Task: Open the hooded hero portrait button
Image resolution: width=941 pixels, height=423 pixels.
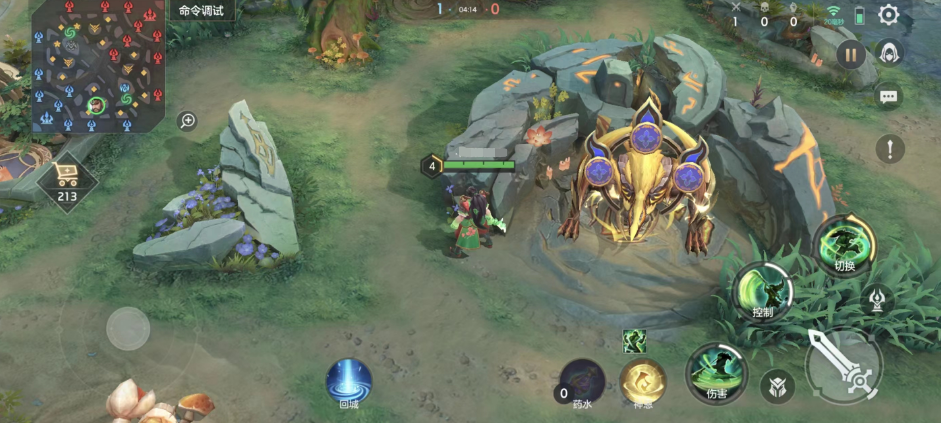Action: coord(888,53)
